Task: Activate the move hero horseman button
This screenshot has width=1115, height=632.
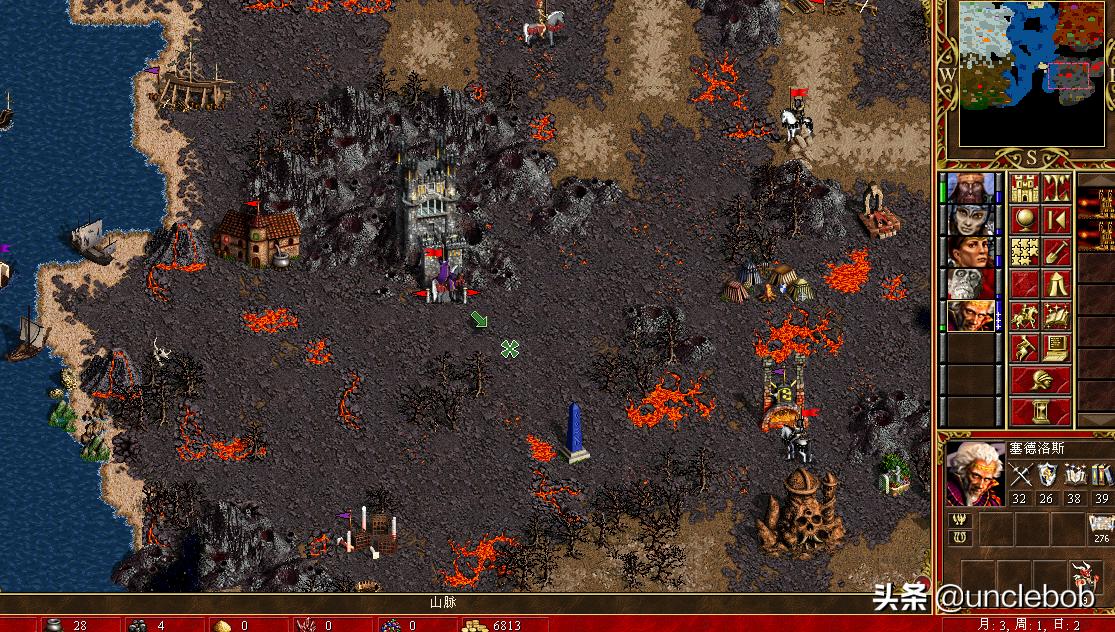Action: click(1024, 316)
